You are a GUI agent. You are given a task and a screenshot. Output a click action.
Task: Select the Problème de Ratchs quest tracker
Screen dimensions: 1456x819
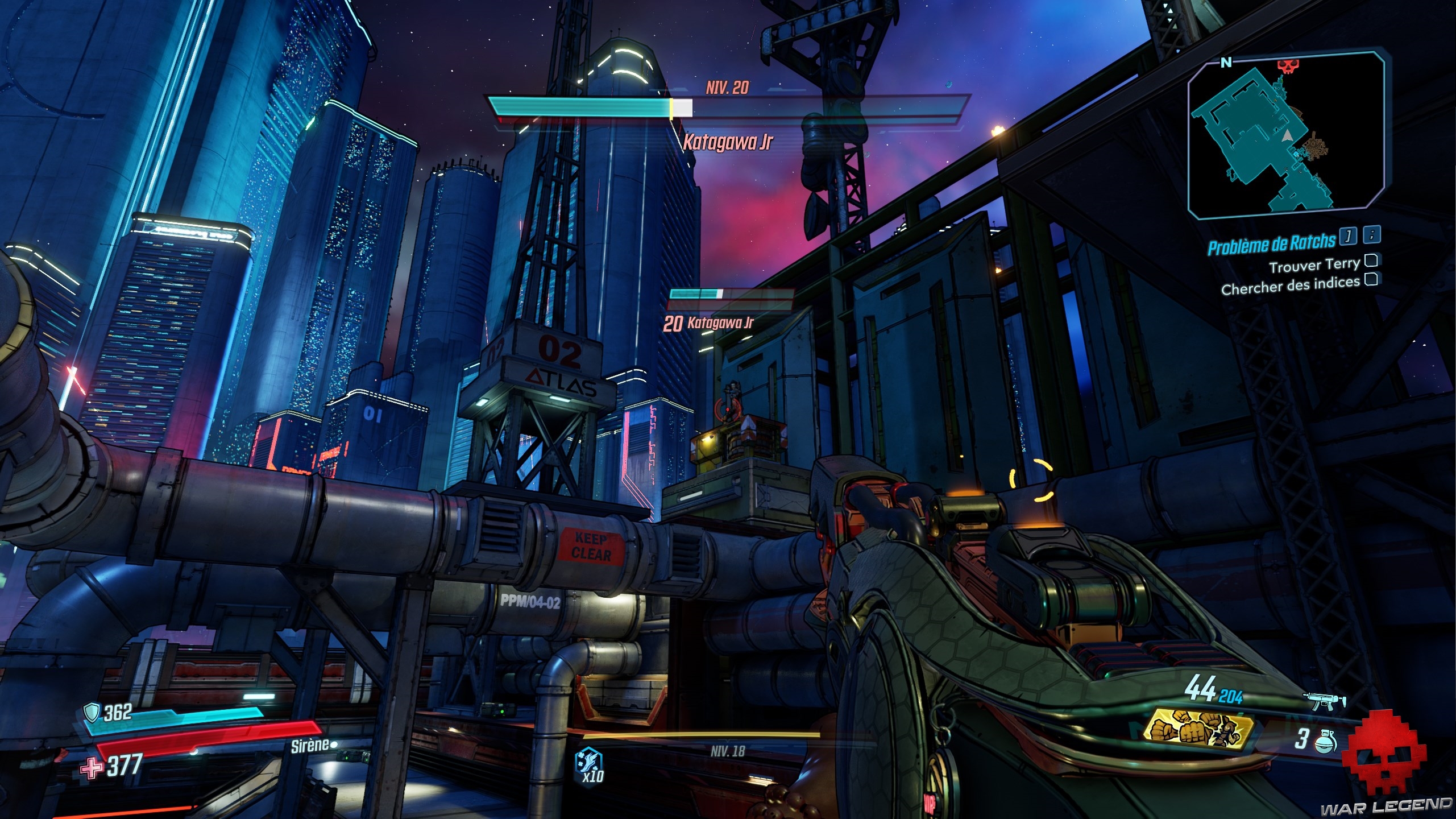1271,245
